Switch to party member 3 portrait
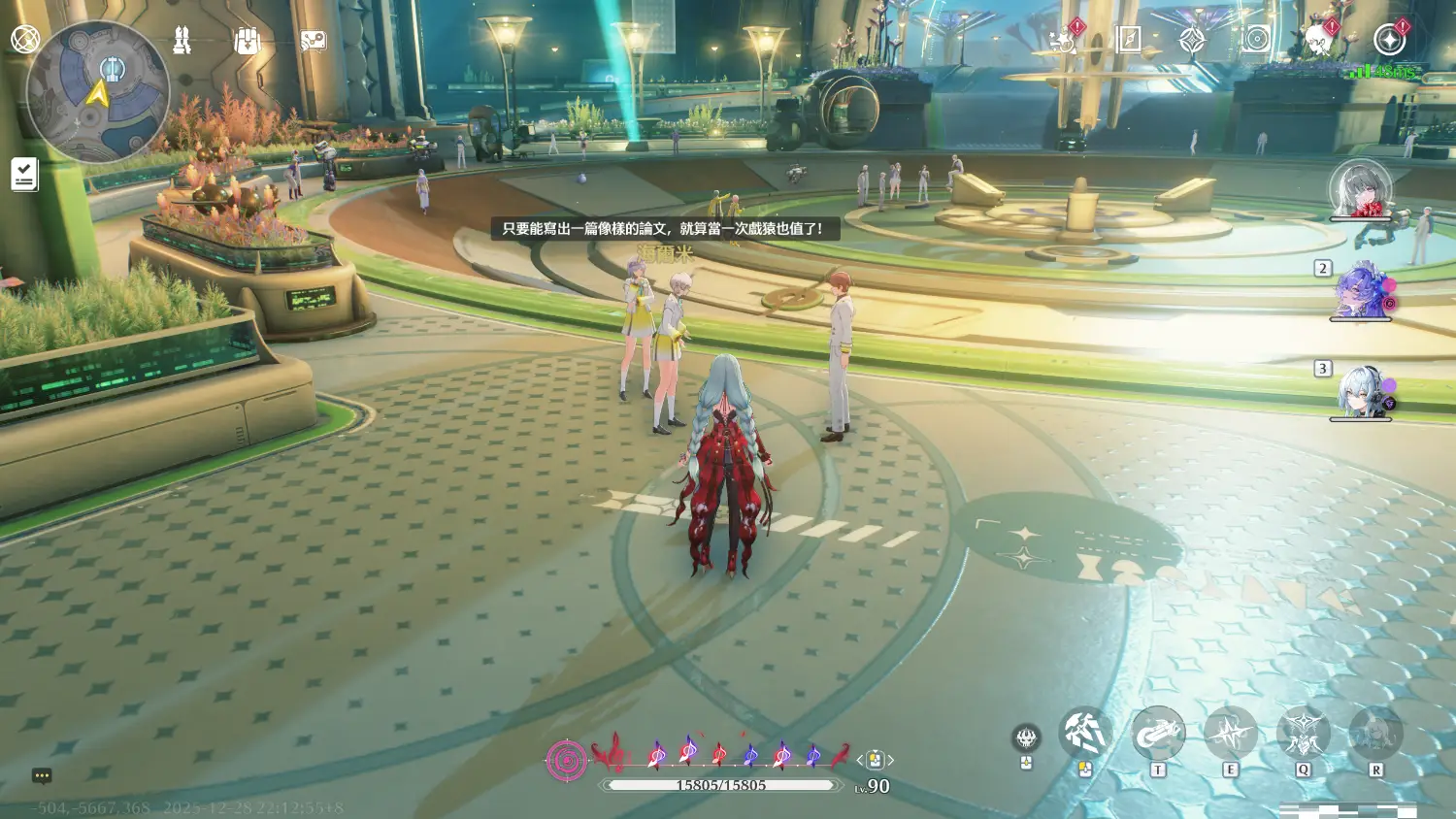Viewport: 1456px width, 819px height. (x=1360, y=391)
